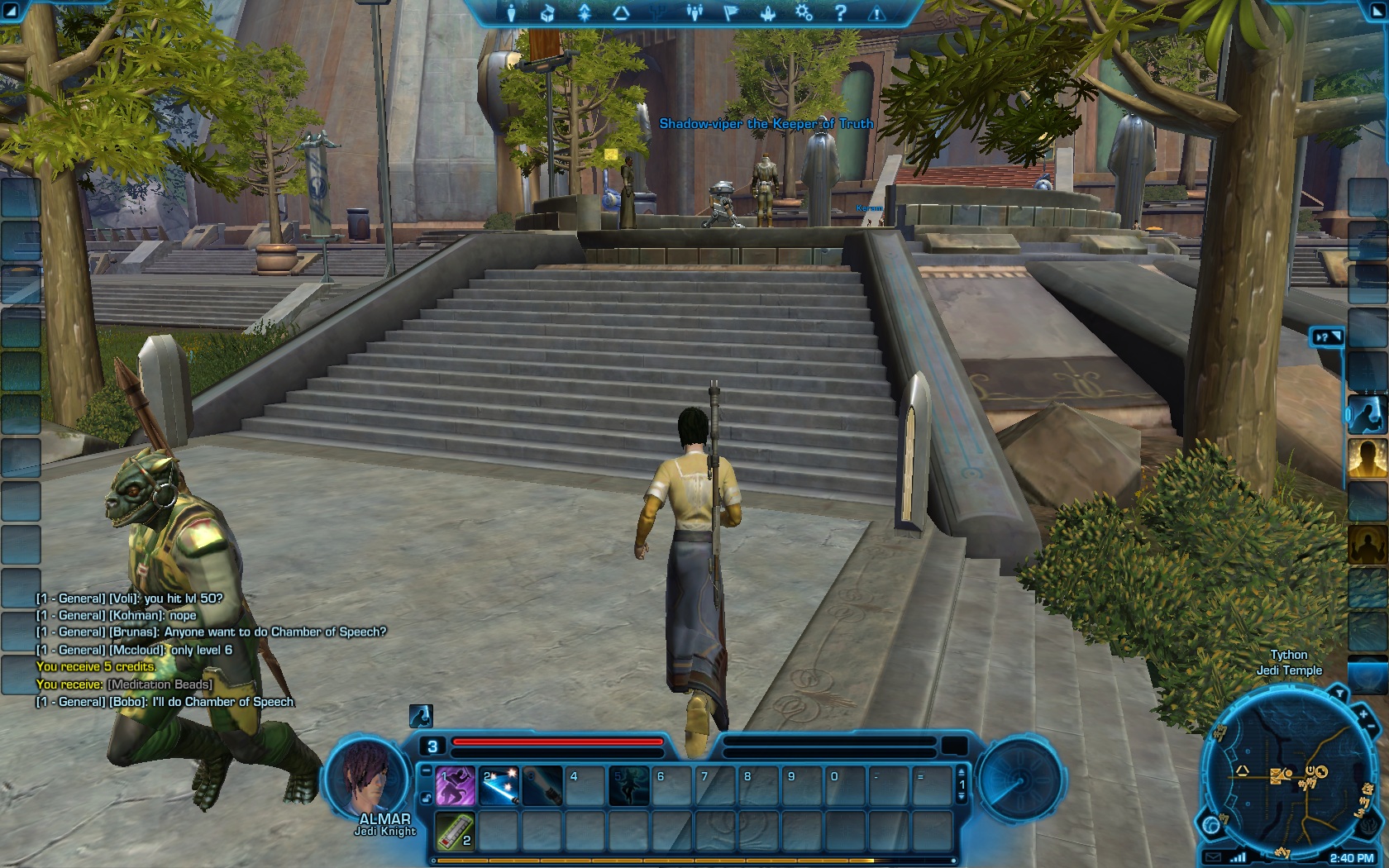Open the mail envelope icon by the clock
Screen dimensions: 1389x868
[1212, 857]
